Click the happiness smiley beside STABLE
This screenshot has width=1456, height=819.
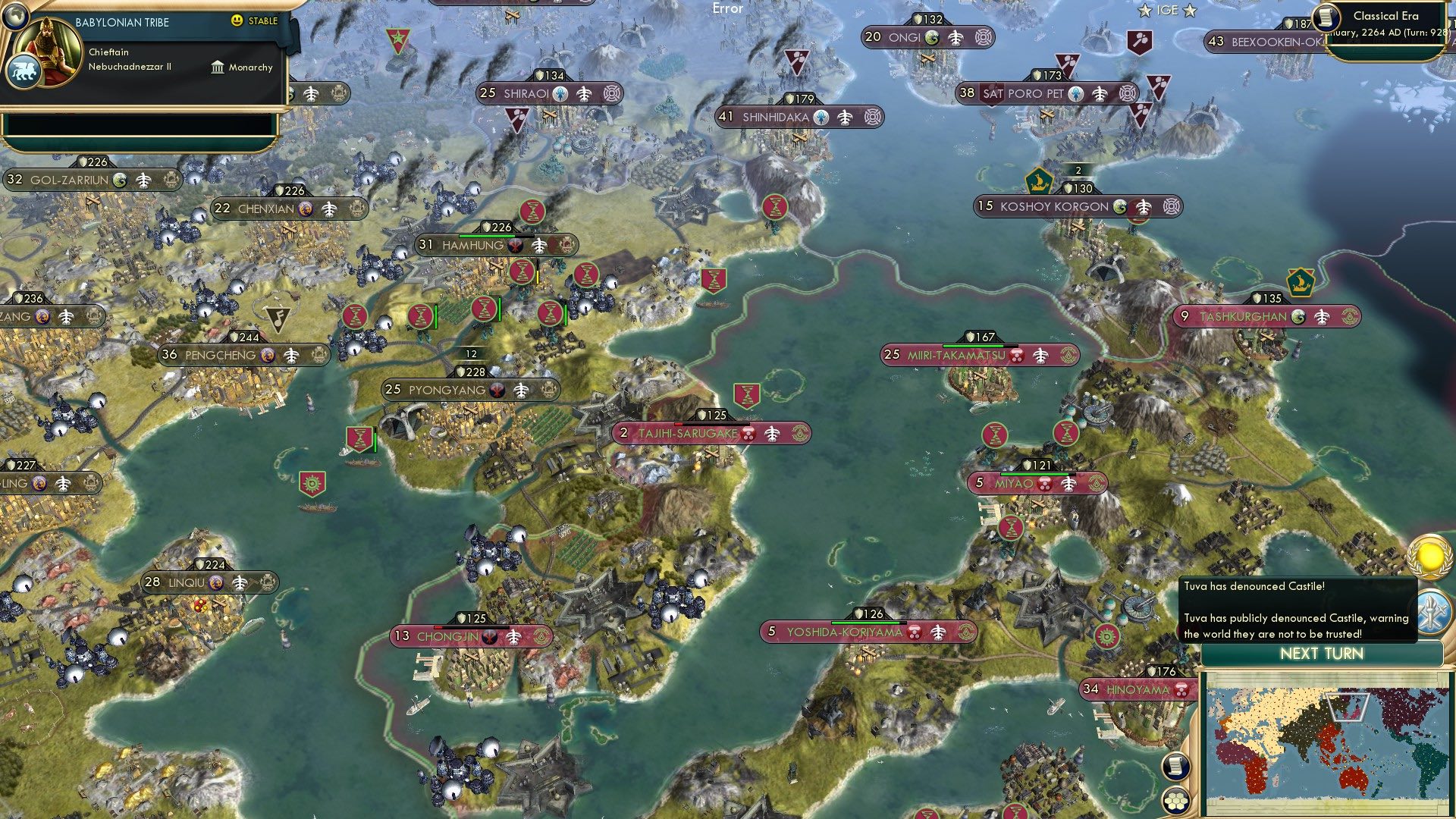click(x=239, y=22)
